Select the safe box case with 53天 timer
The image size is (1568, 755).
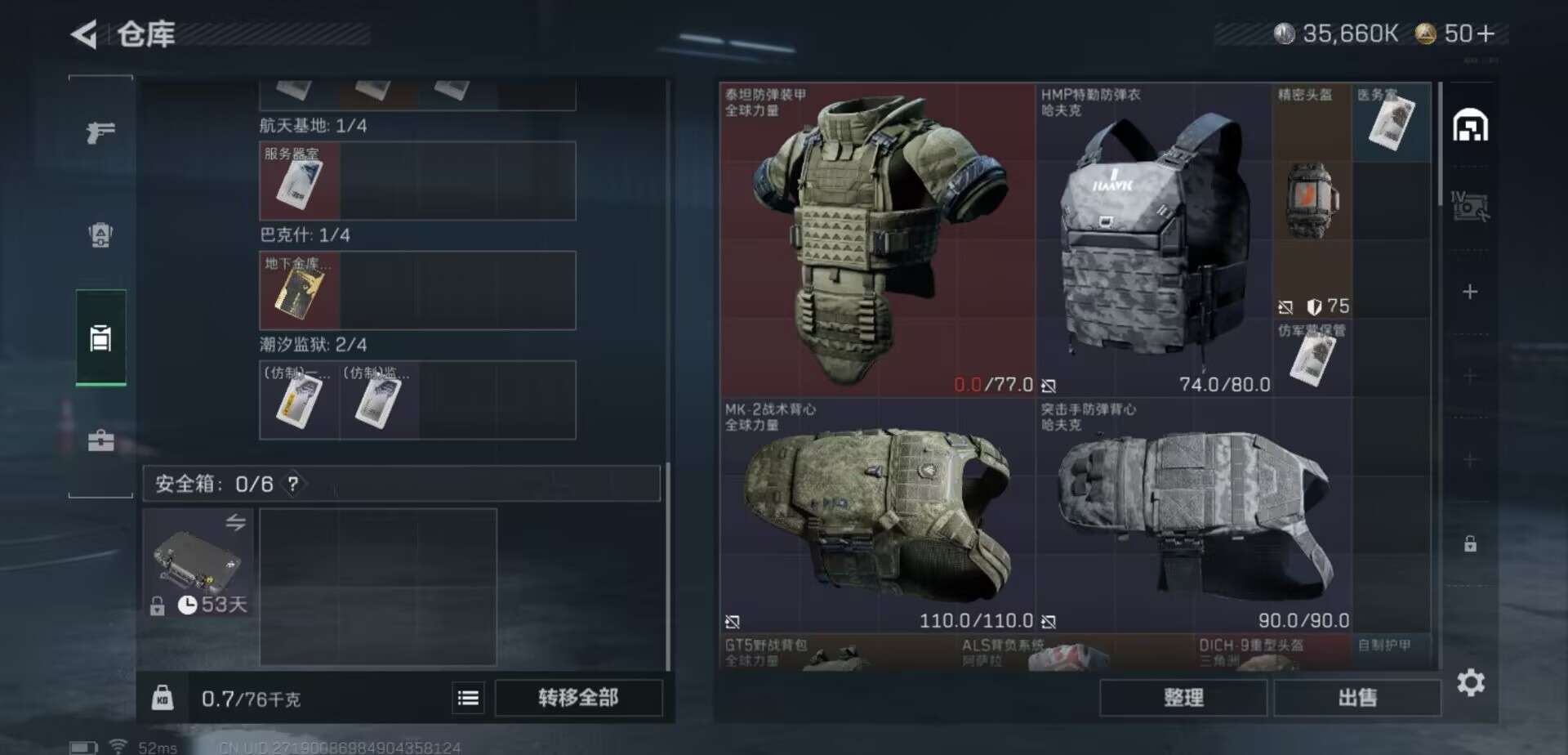(x=198, y=562)
